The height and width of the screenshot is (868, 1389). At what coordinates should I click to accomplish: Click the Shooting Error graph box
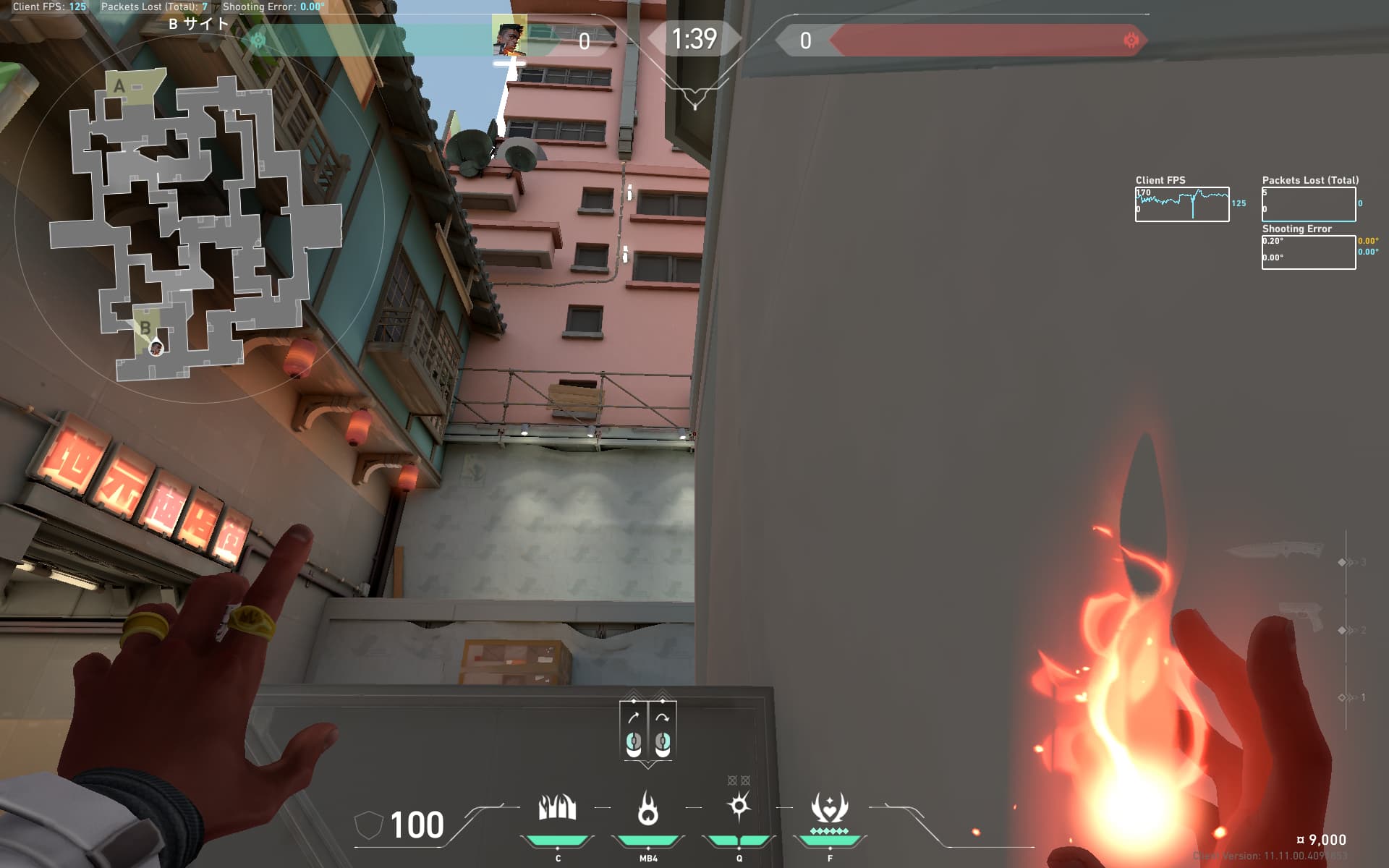pyautogui.click(x=1308, y=252)
